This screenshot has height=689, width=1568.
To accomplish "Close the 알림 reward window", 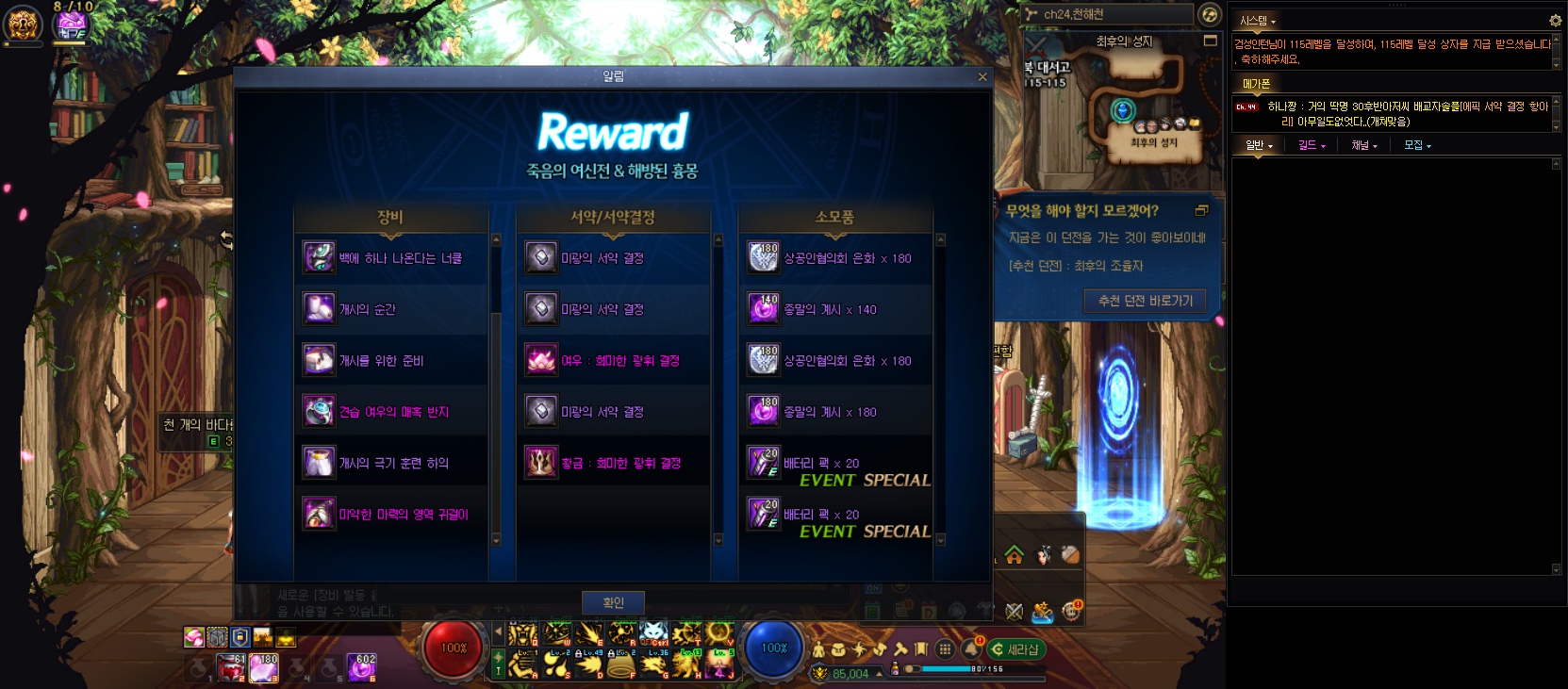I will [x=982, y=77].
